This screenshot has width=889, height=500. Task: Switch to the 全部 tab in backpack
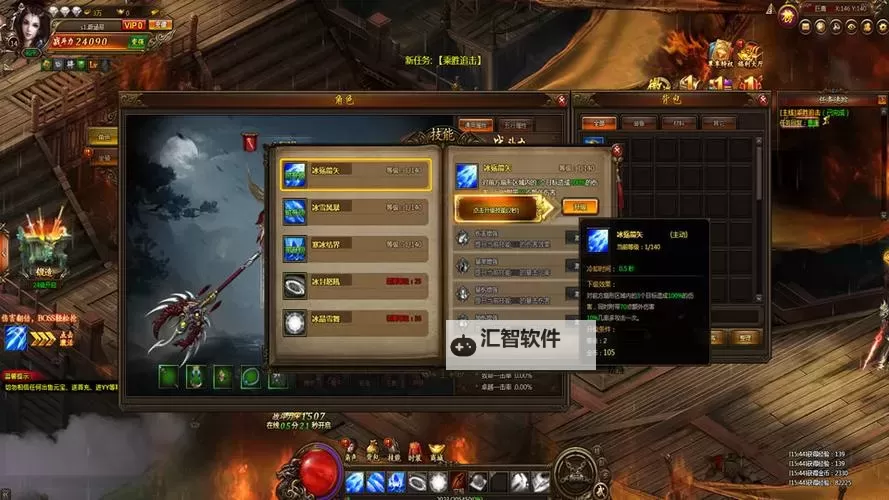(598, 122)
